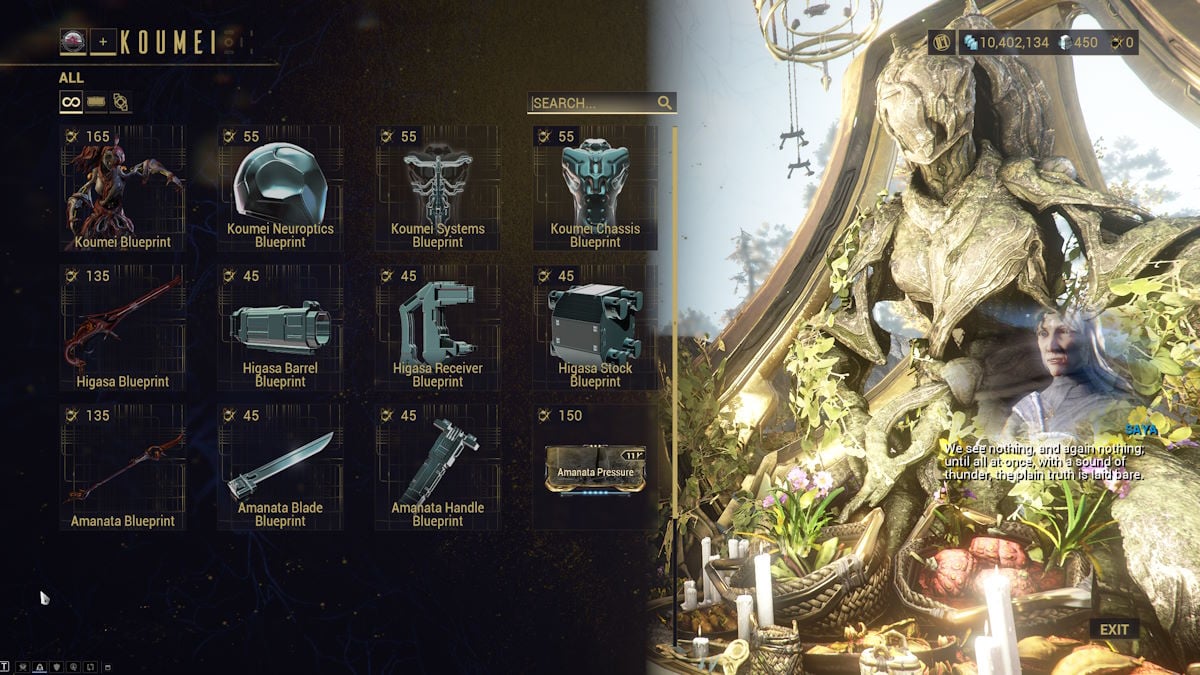Click the plus button beside Koumei title

103,42
